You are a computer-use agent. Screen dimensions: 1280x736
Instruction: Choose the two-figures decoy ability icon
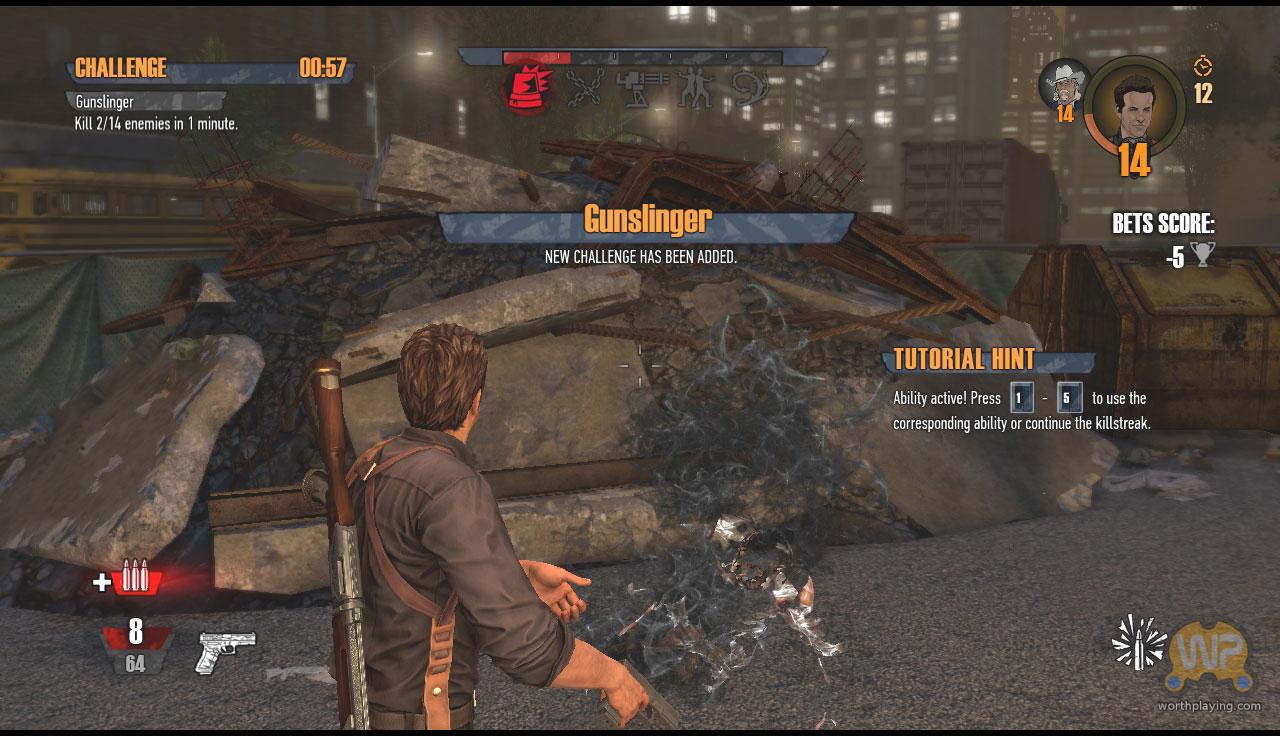(x=694, y=90)
